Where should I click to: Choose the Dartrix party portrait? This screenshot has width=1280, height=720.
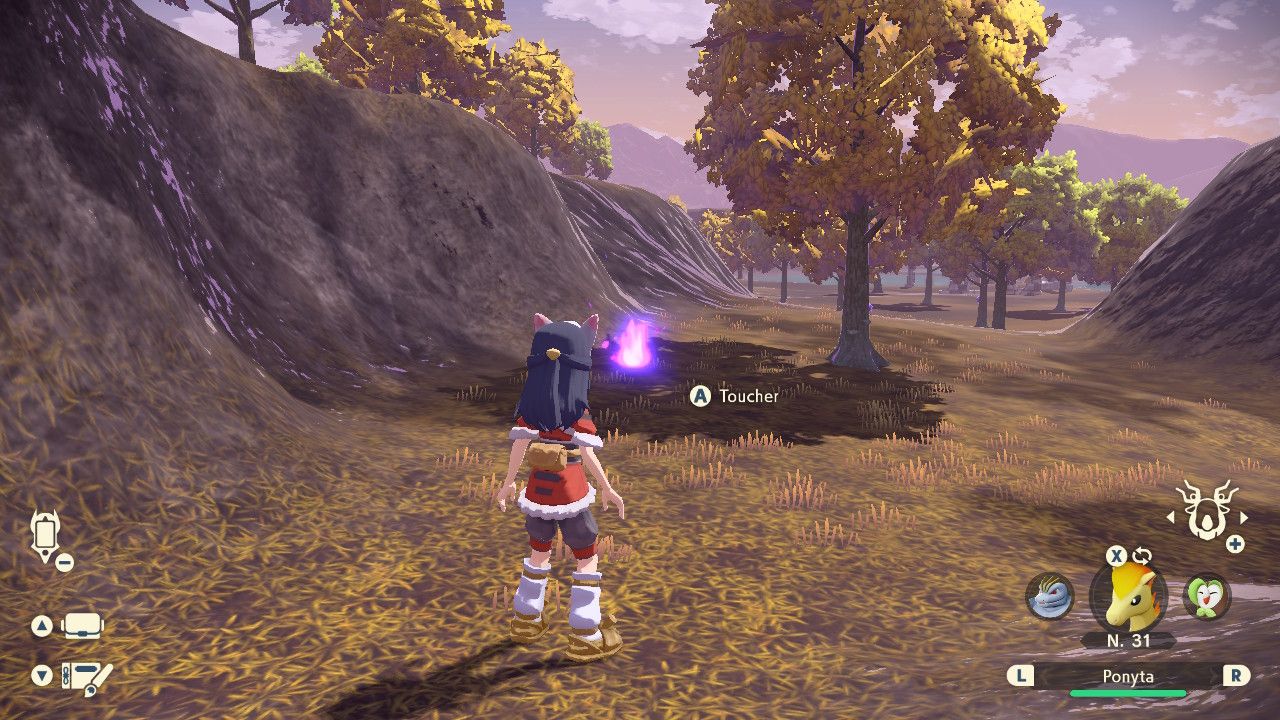point(1206,596)
